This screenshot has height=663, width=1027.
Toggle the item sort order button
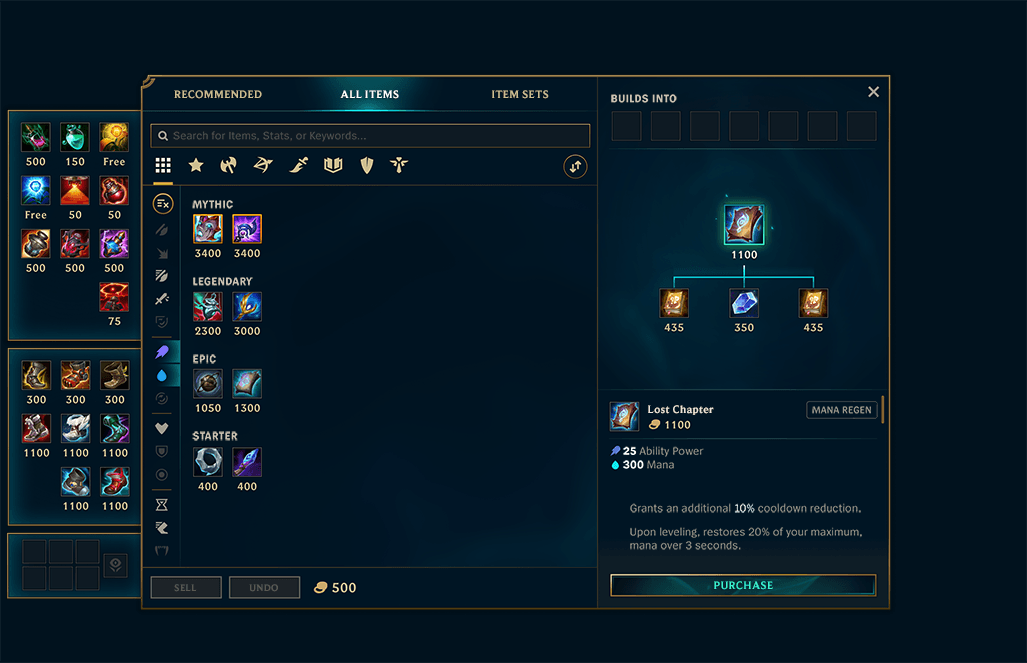[575, 166]
